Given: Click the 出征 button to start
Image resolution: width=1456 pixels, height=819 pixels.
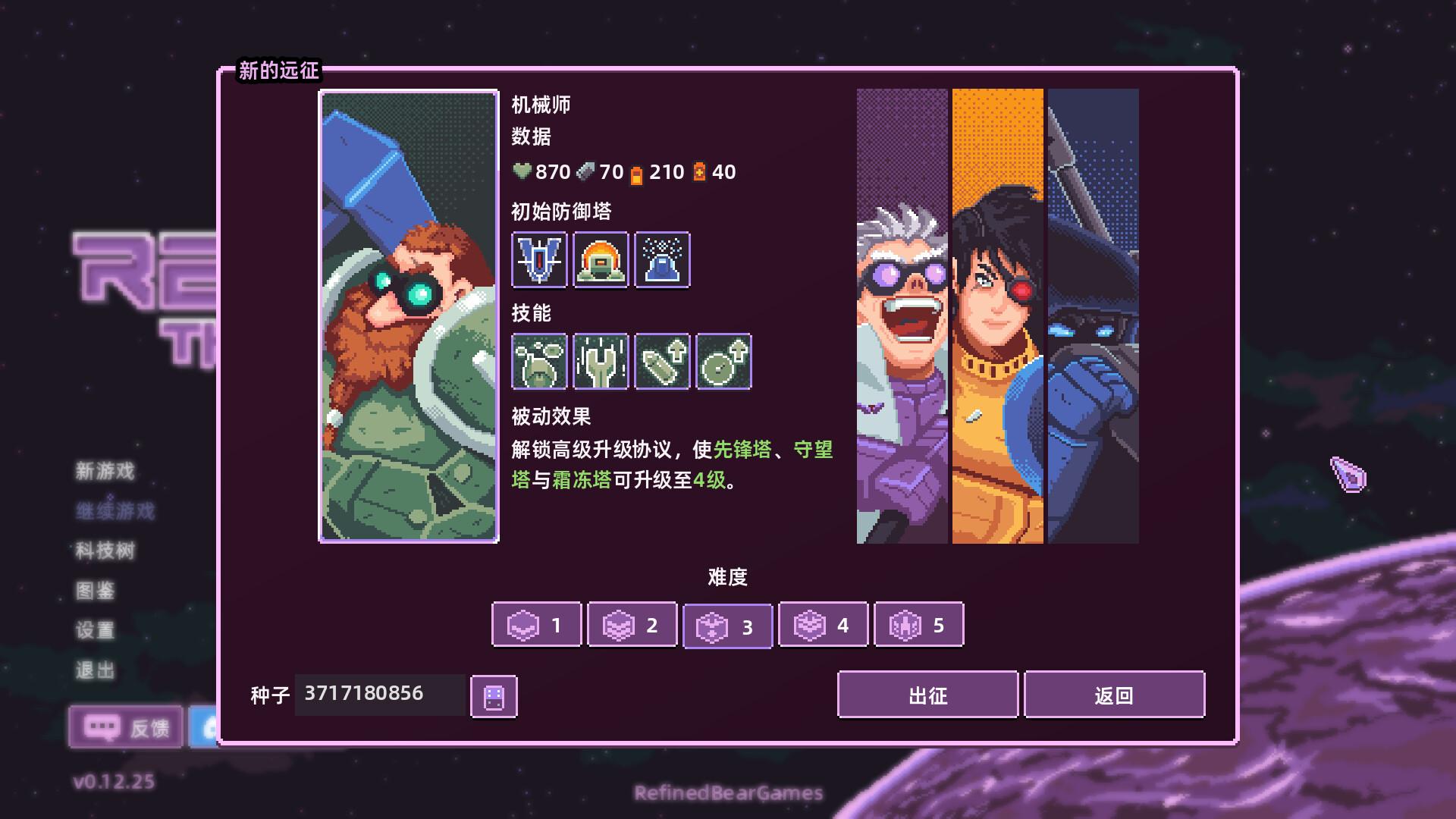Looking at the screenshot, I should click(928, 695).
